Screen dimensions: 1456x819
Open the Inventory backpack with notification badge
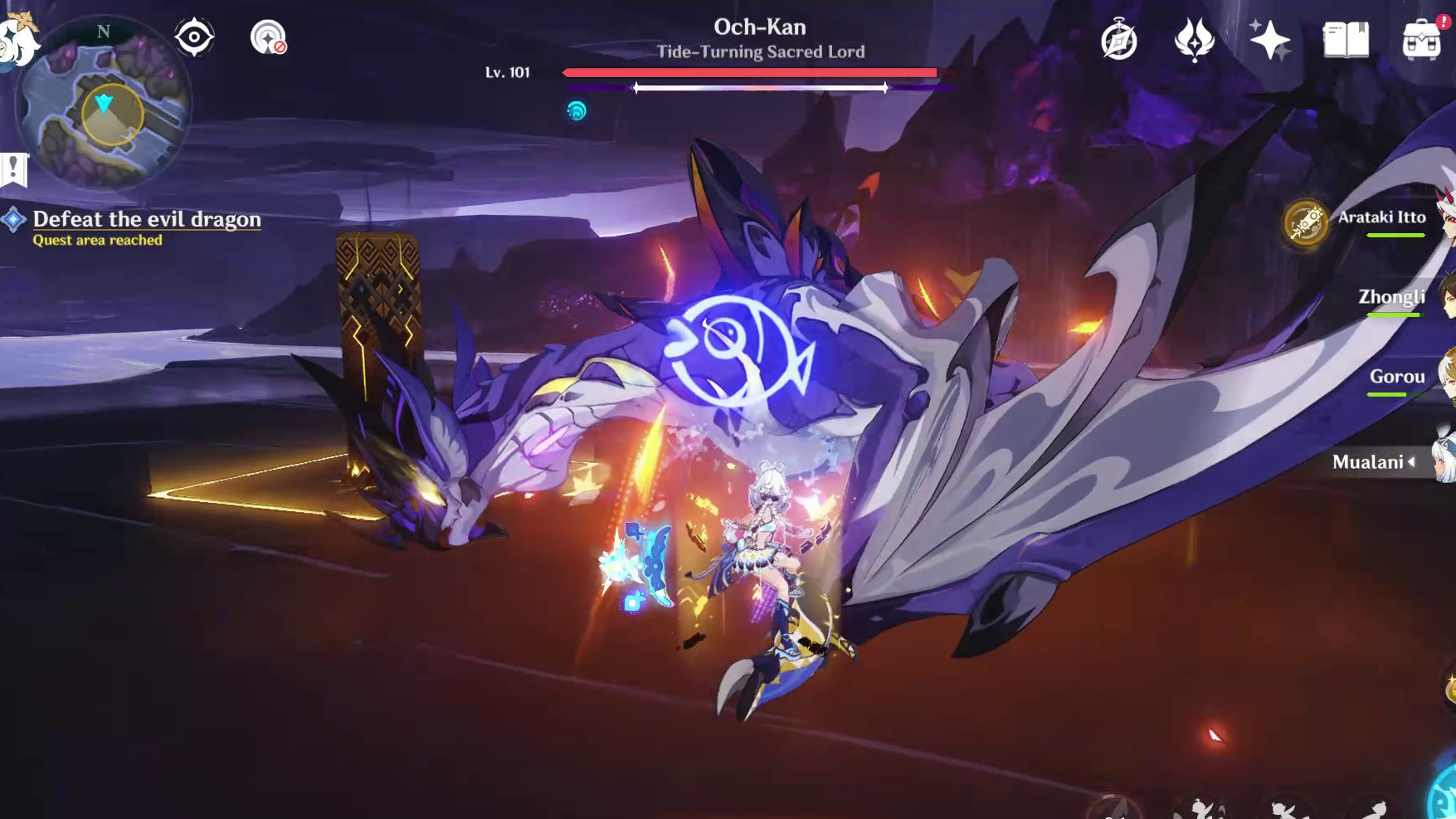(x=1423, y=38)
